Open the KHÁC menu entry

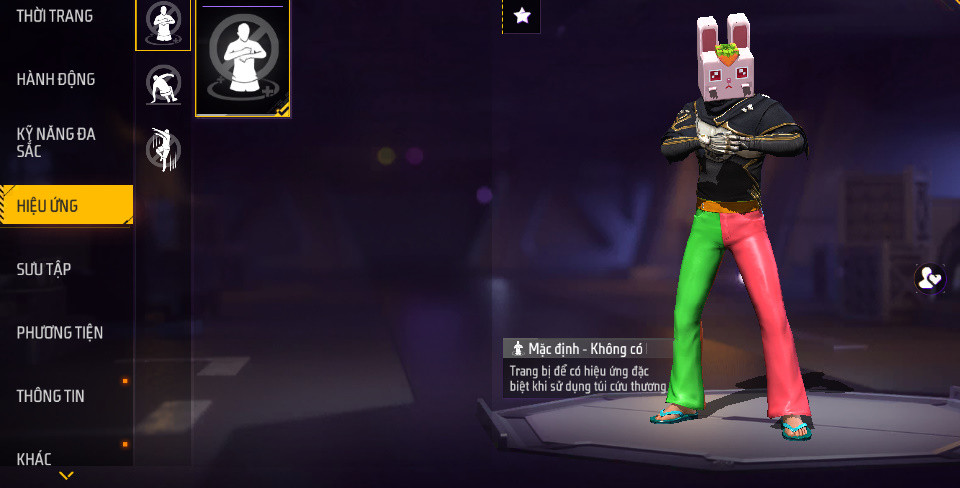[x=34, y=459]
